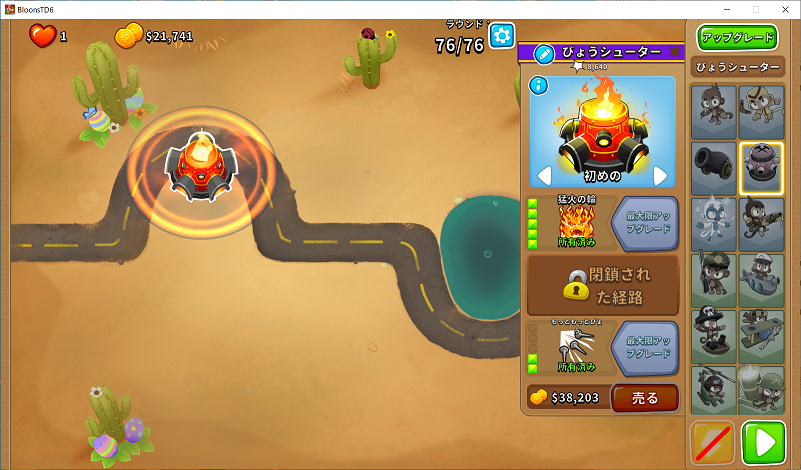801x470 pixels.
Task: Start the round with the green play button
Action: click(764, 443)
